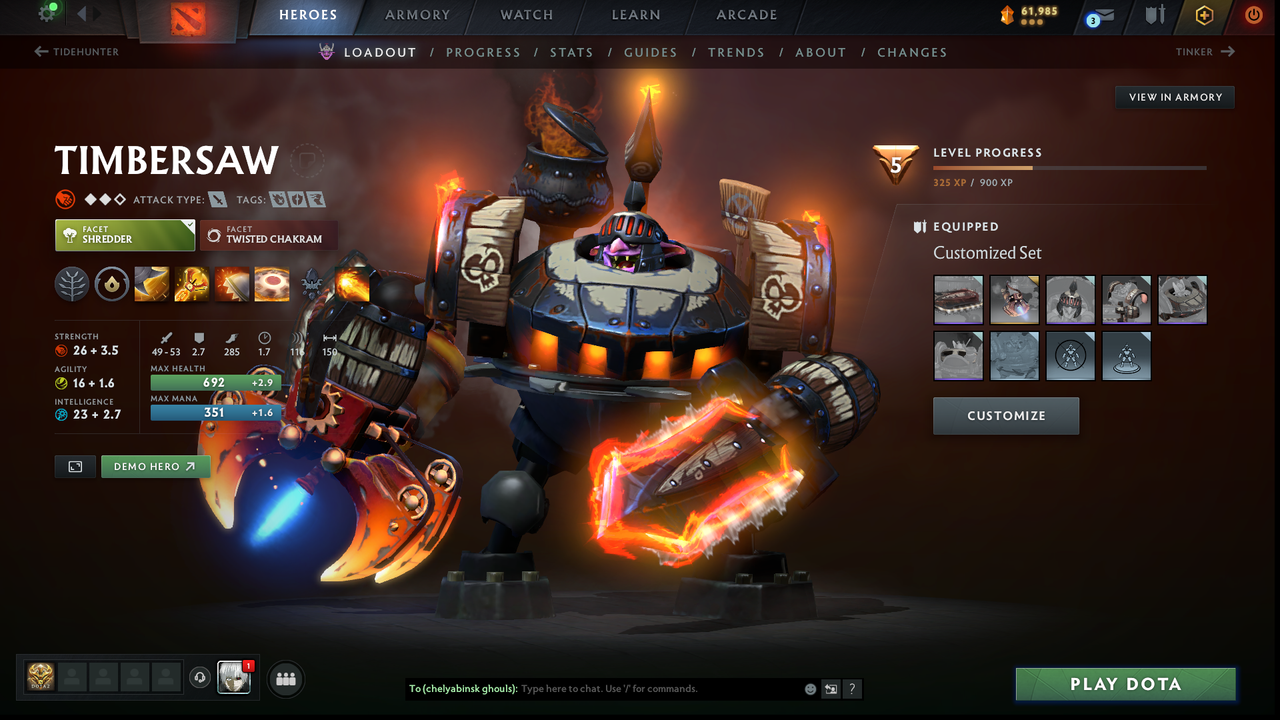
Task: Click the level progress XP bar
Action: pos(1070,168)
